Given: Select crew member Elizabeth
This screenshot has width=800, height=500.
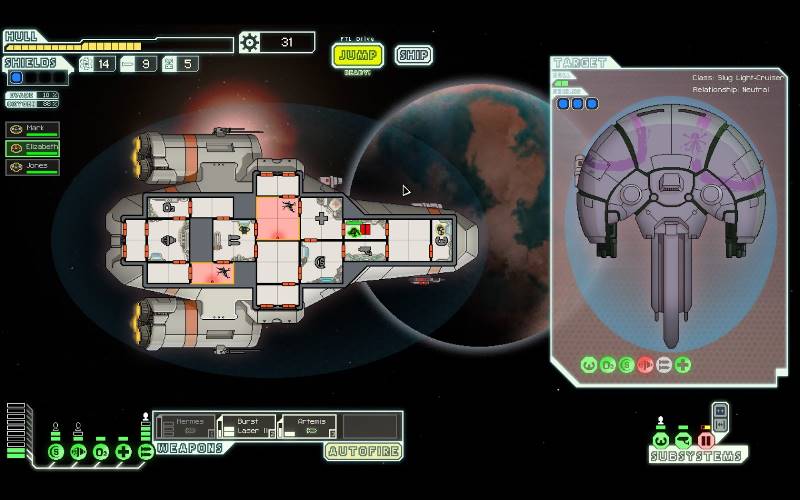Looking at the screenshot, I should click(33, 149).
